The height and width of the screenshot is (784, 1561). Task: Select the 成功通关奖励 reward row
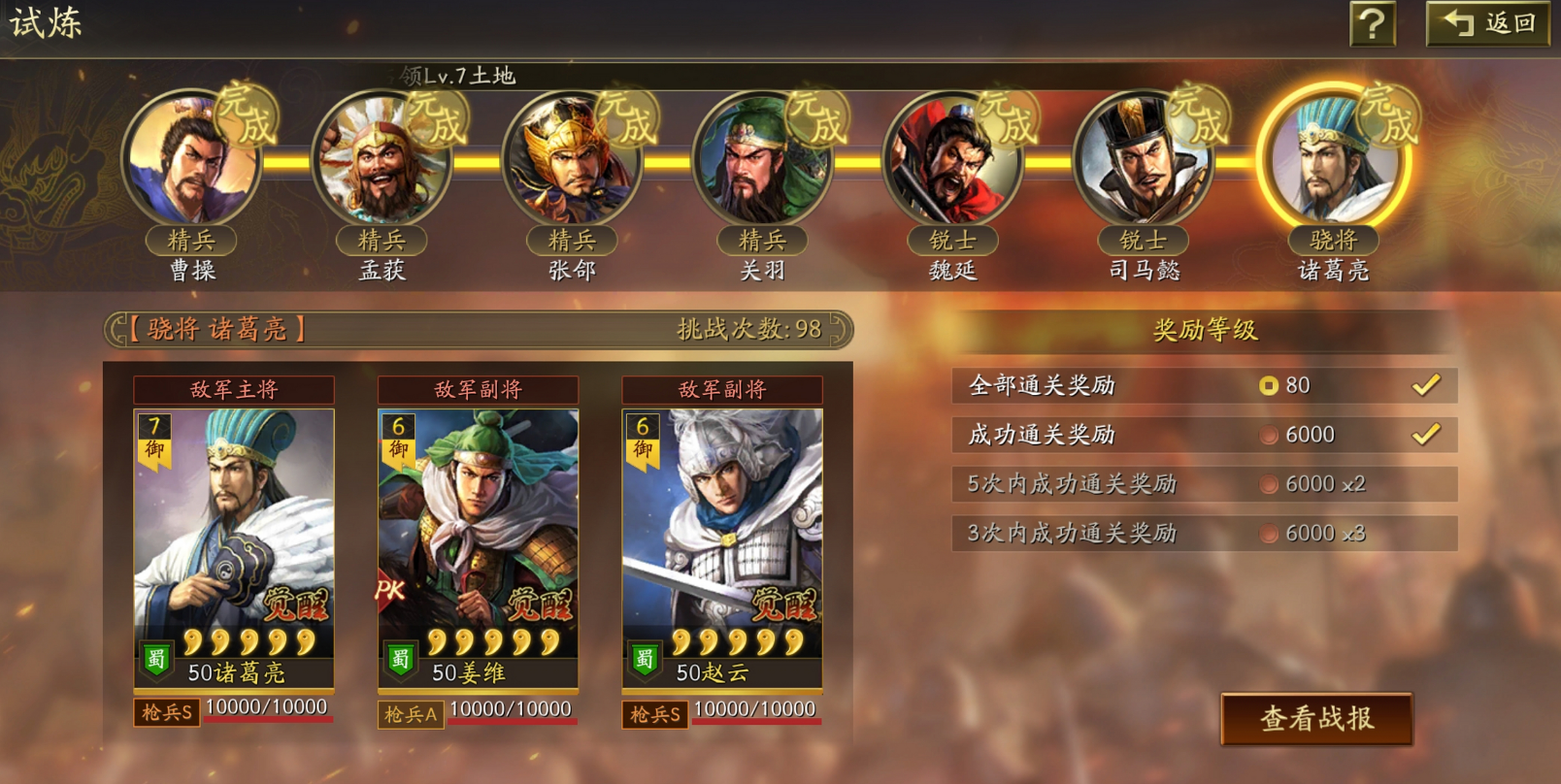pyautogui.click(x=1204, y=435)
